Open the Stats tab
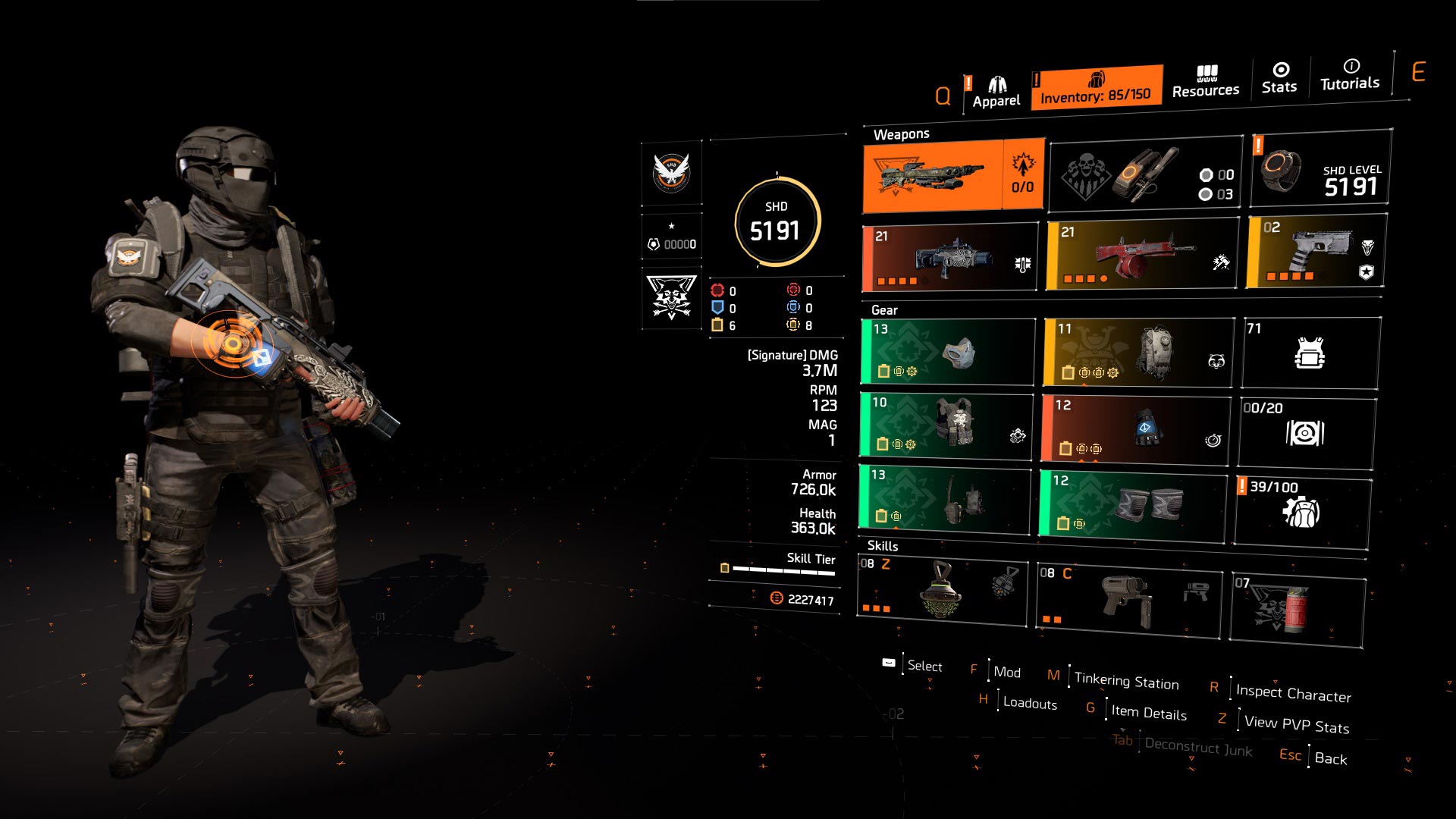 [x=1279, y=78]
